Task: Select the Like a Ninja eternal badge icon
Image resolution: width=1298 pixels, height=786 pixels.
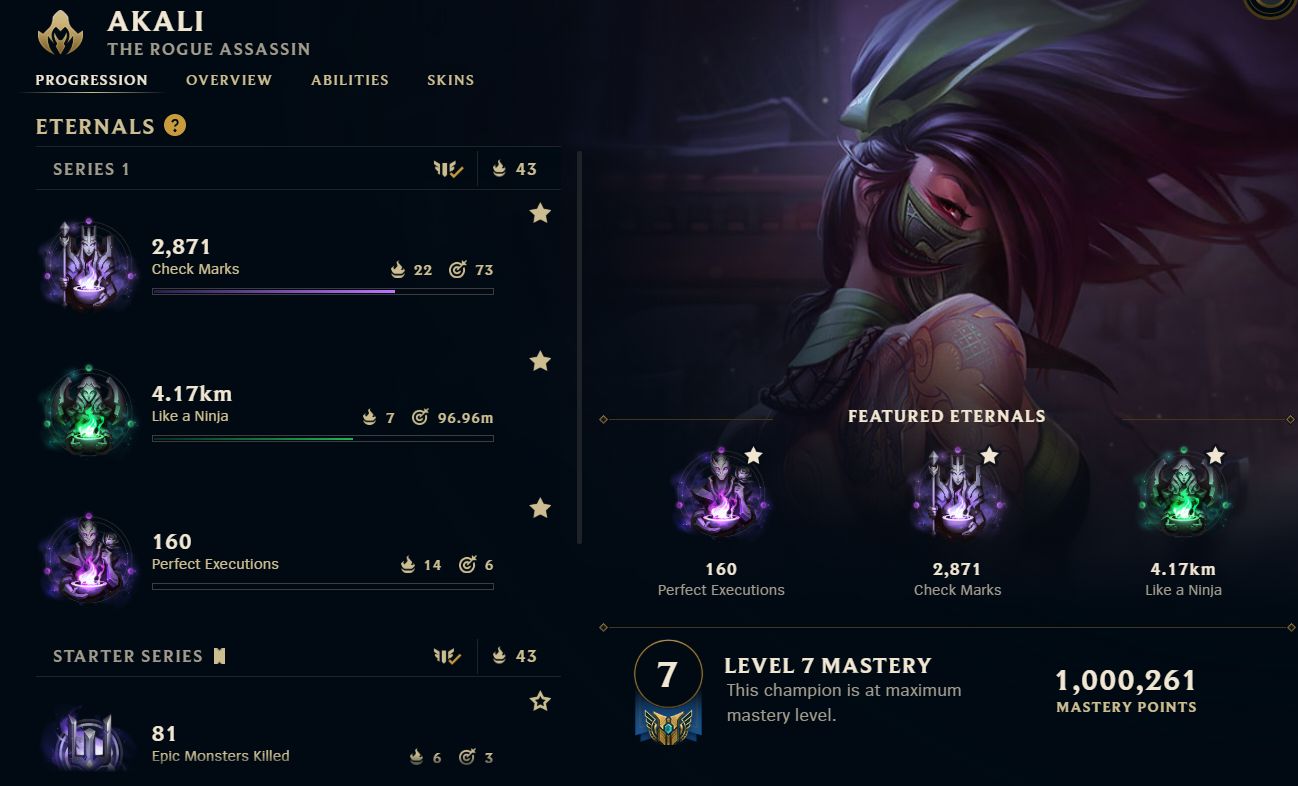Action: pos(87,410)
